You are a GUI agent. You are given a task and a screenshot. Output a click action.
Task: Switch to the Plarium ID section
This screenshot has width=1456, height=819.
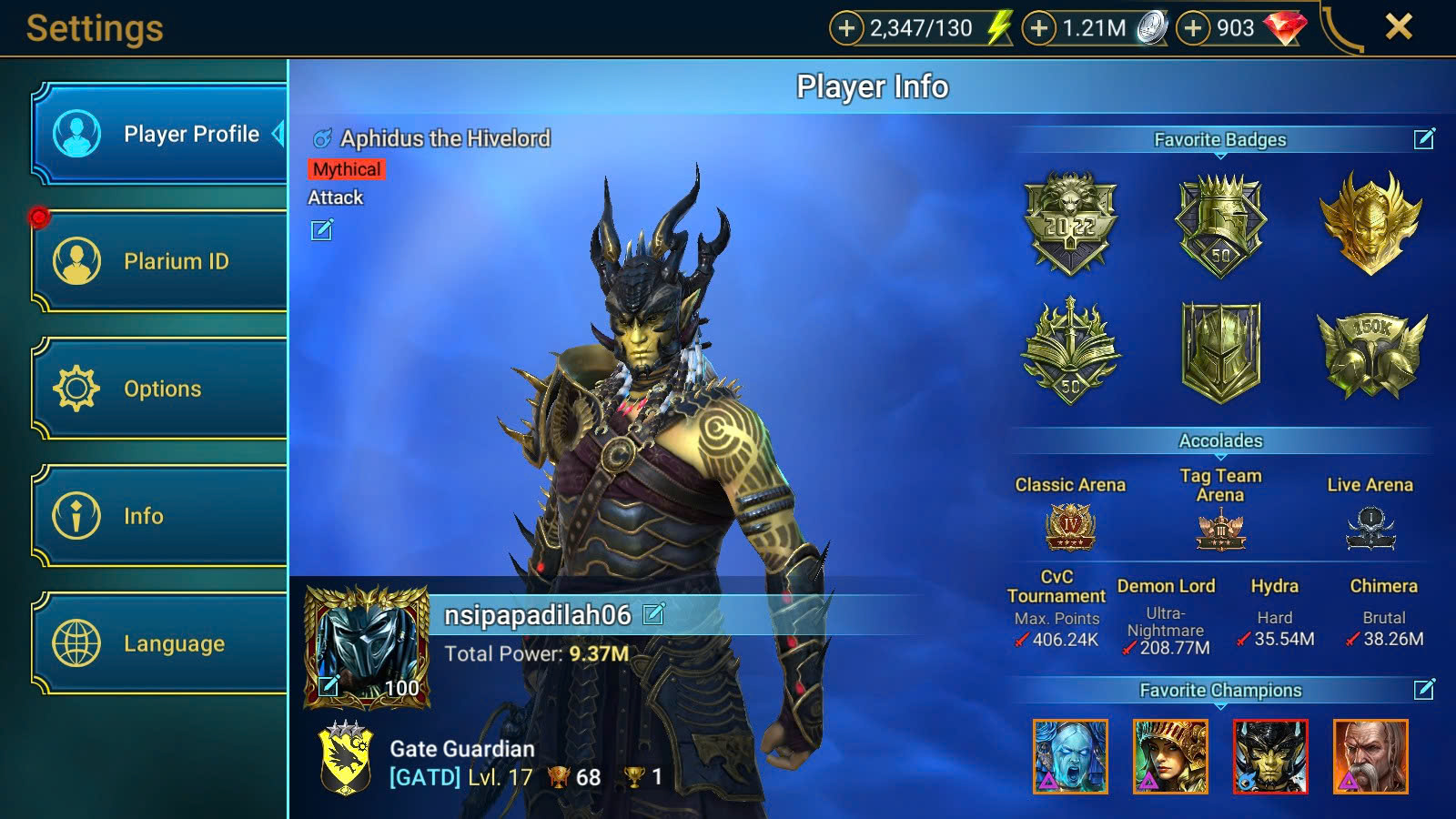(160, 261)
